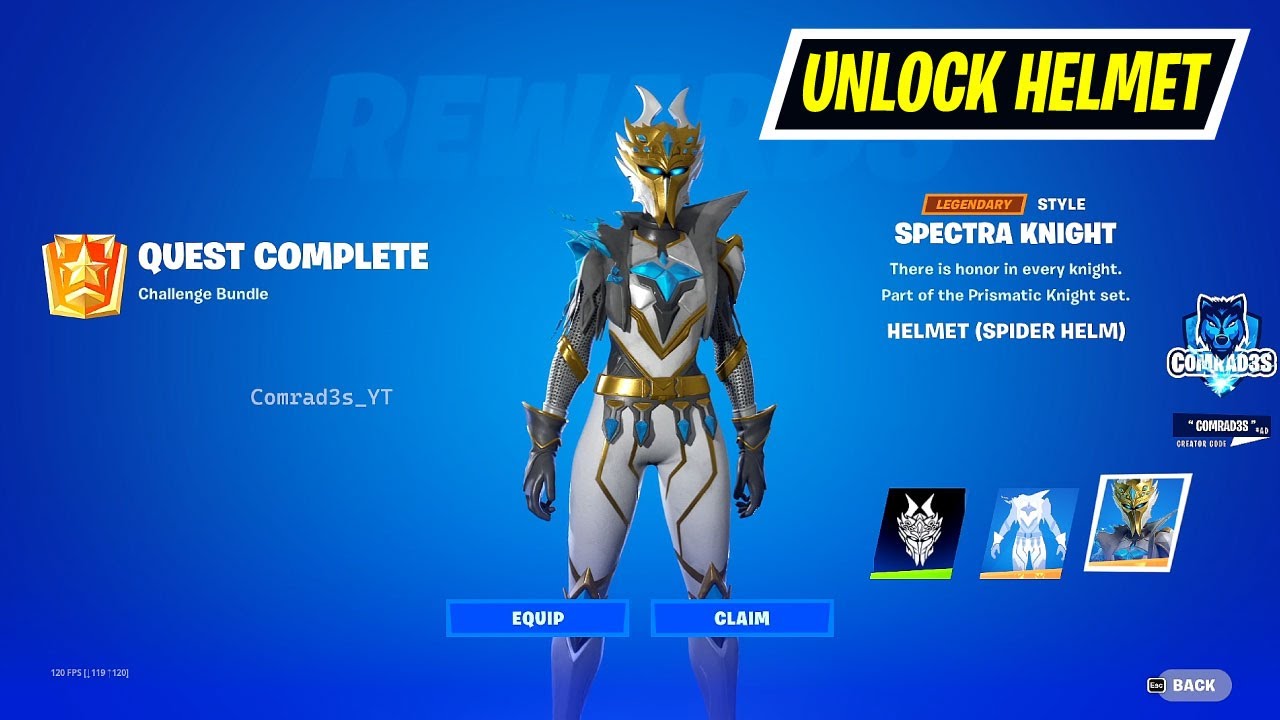Toggle the helmeted Spectra Knight style

(1137, 526)
